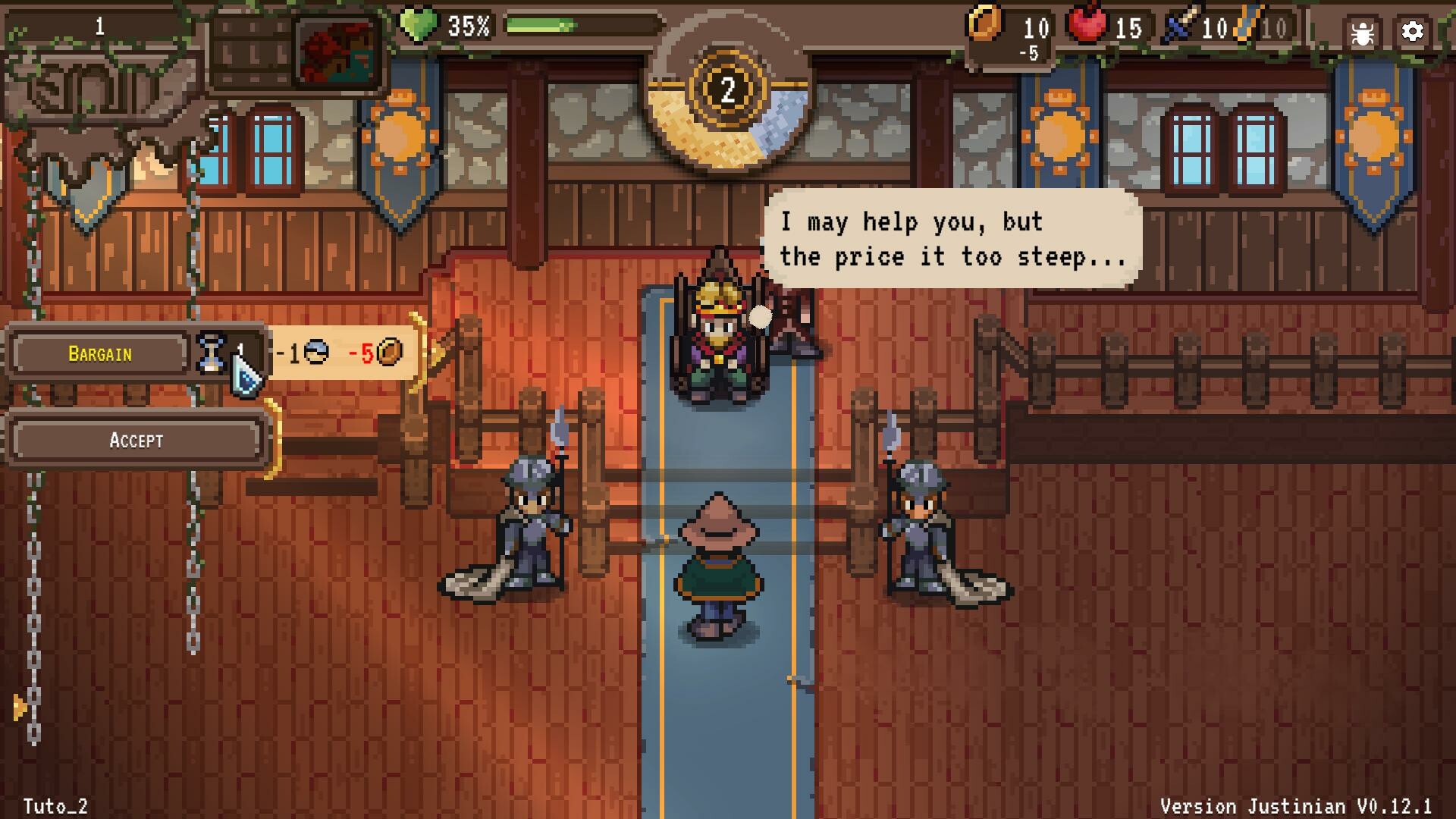Open the settings gear icon
The image size is (1456, 819).
[x=1412, y=32]
